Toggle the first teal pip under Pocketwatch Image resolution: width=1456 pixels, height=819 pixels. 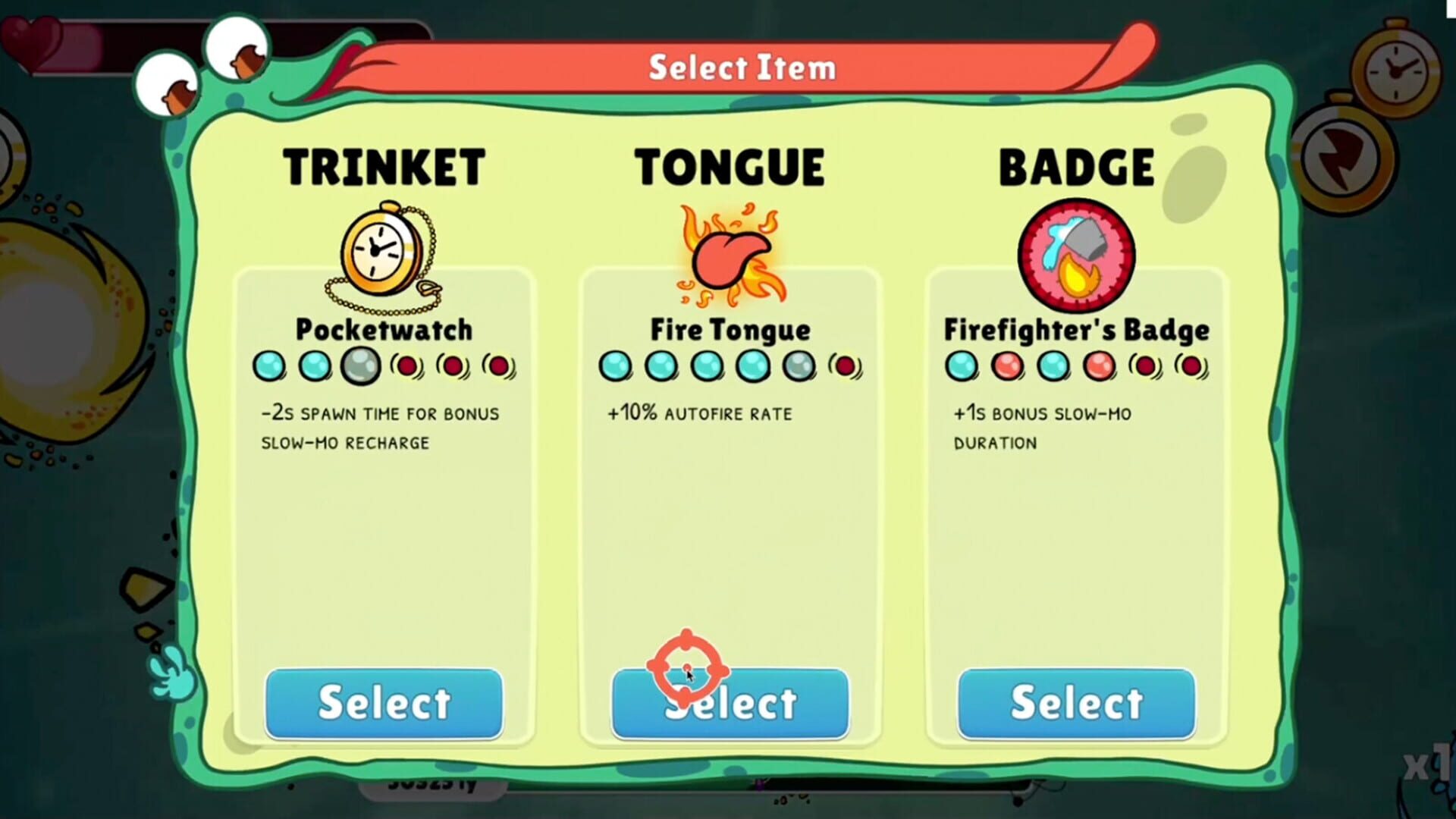tap(269, 366)
